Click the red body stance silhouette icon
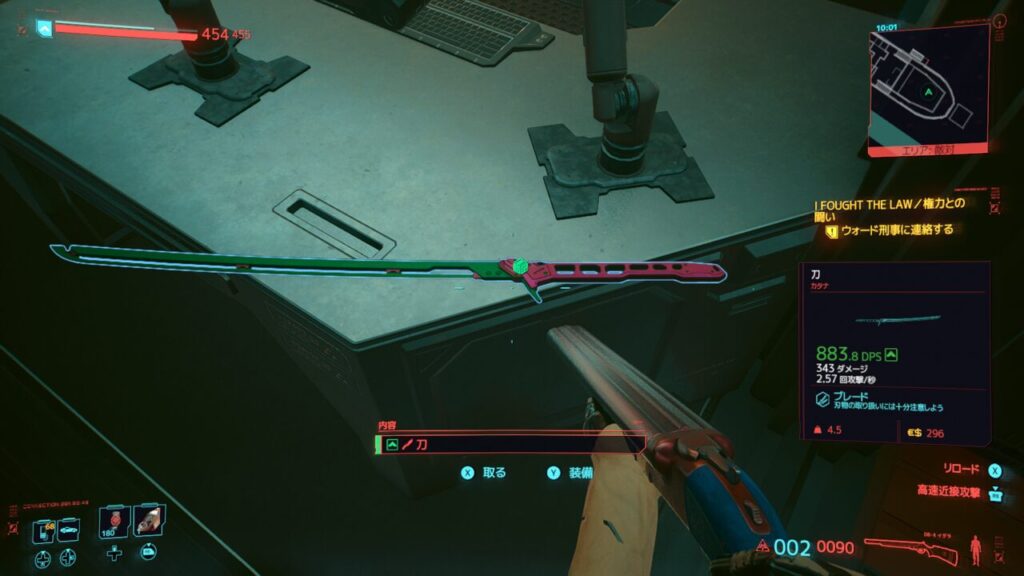This screenshot has height=576, width=1024. coord(974,549)
